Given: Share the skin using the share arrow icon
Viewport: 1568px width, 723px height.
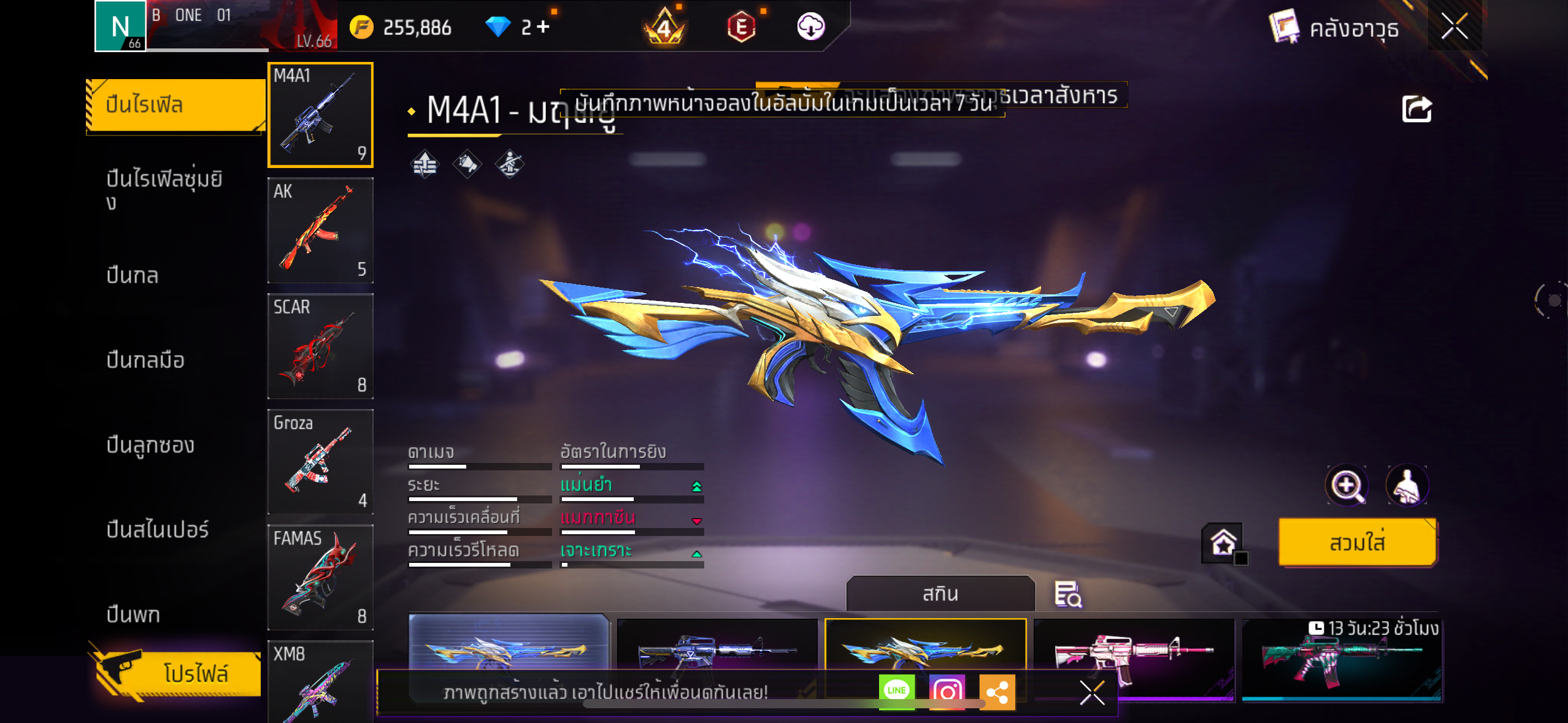Looking at the screenshot, I should 1416,110.
